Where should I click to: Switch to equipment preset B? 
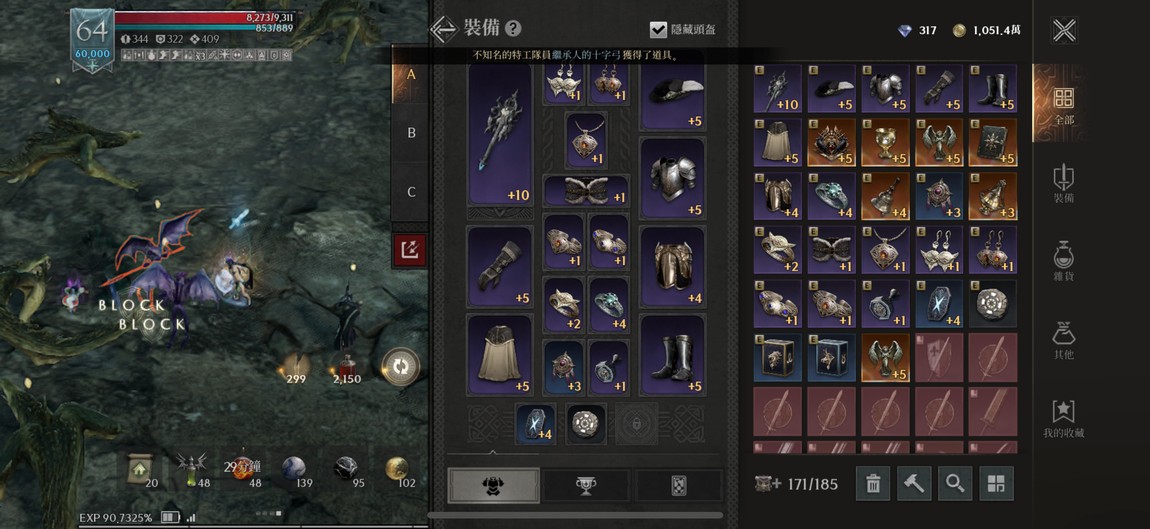pyautogui.click(x=411, y=133)
